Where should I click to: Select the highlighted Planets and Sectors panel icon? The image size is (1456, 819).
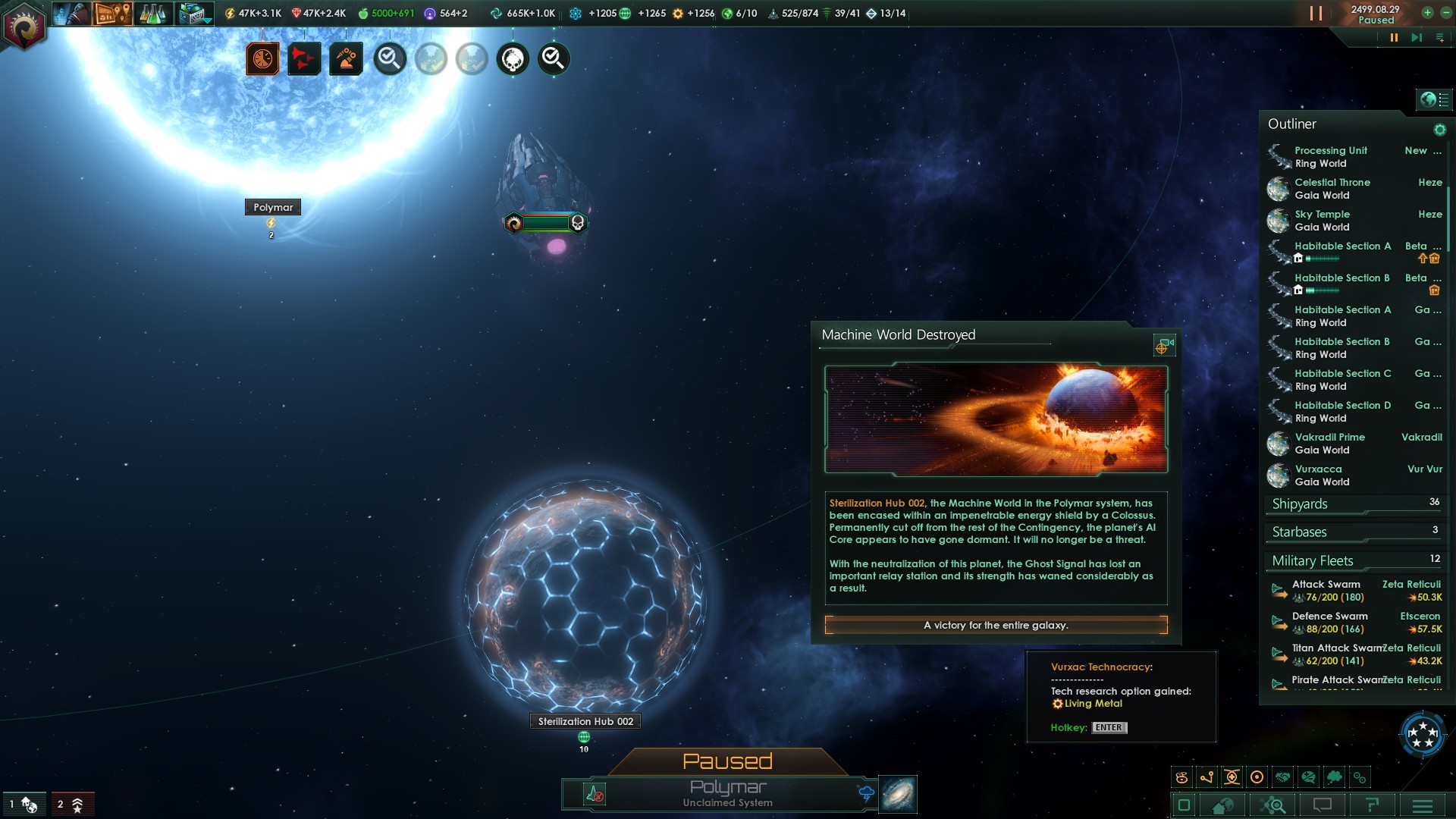click(112, 13)
